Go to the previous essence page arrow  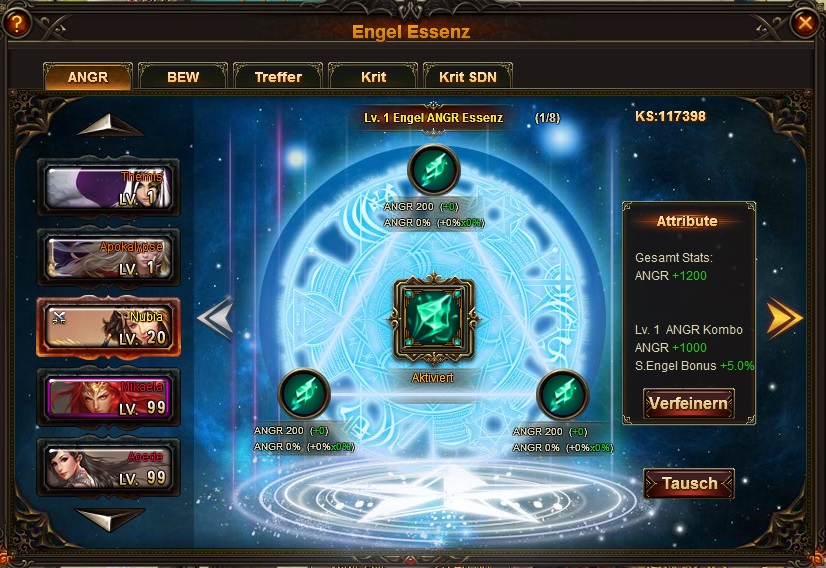(215, 318)
